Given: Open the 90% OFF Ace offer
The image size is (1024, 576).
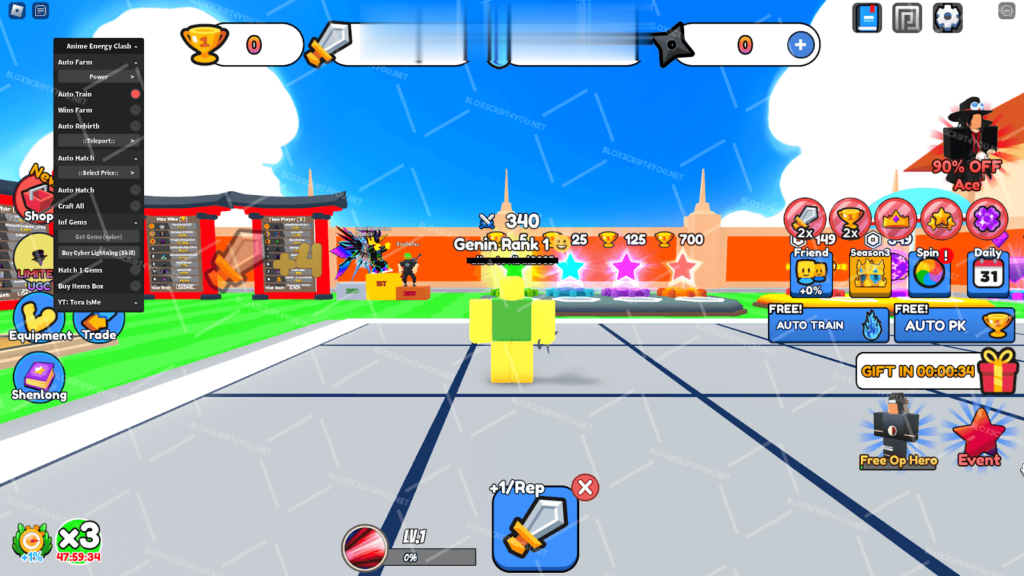Looking at the screenshot, I should tap(968, 140).
